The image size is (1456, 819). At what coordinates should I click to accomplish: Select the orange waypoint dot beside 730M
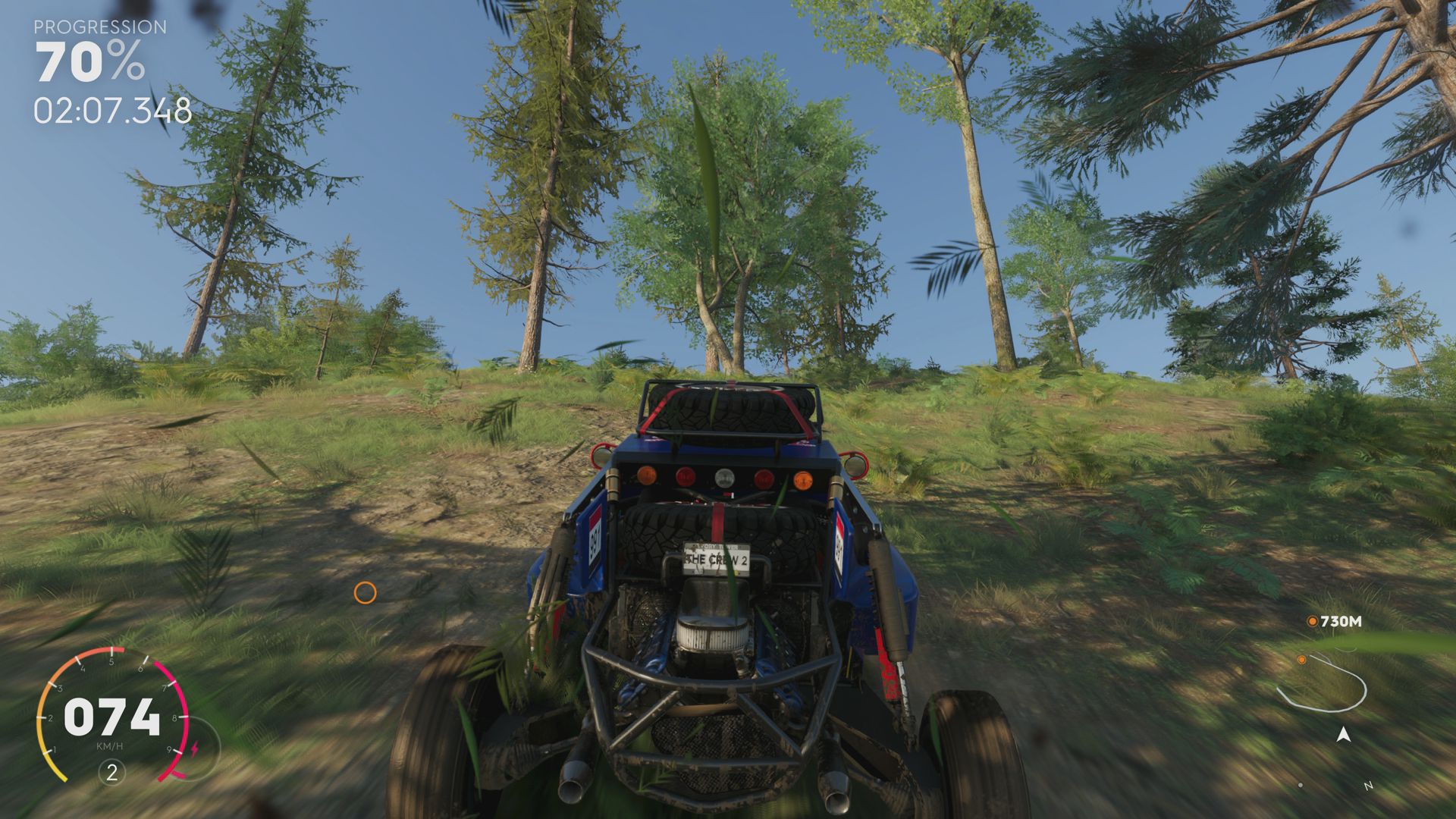[x=1313, y=621]
